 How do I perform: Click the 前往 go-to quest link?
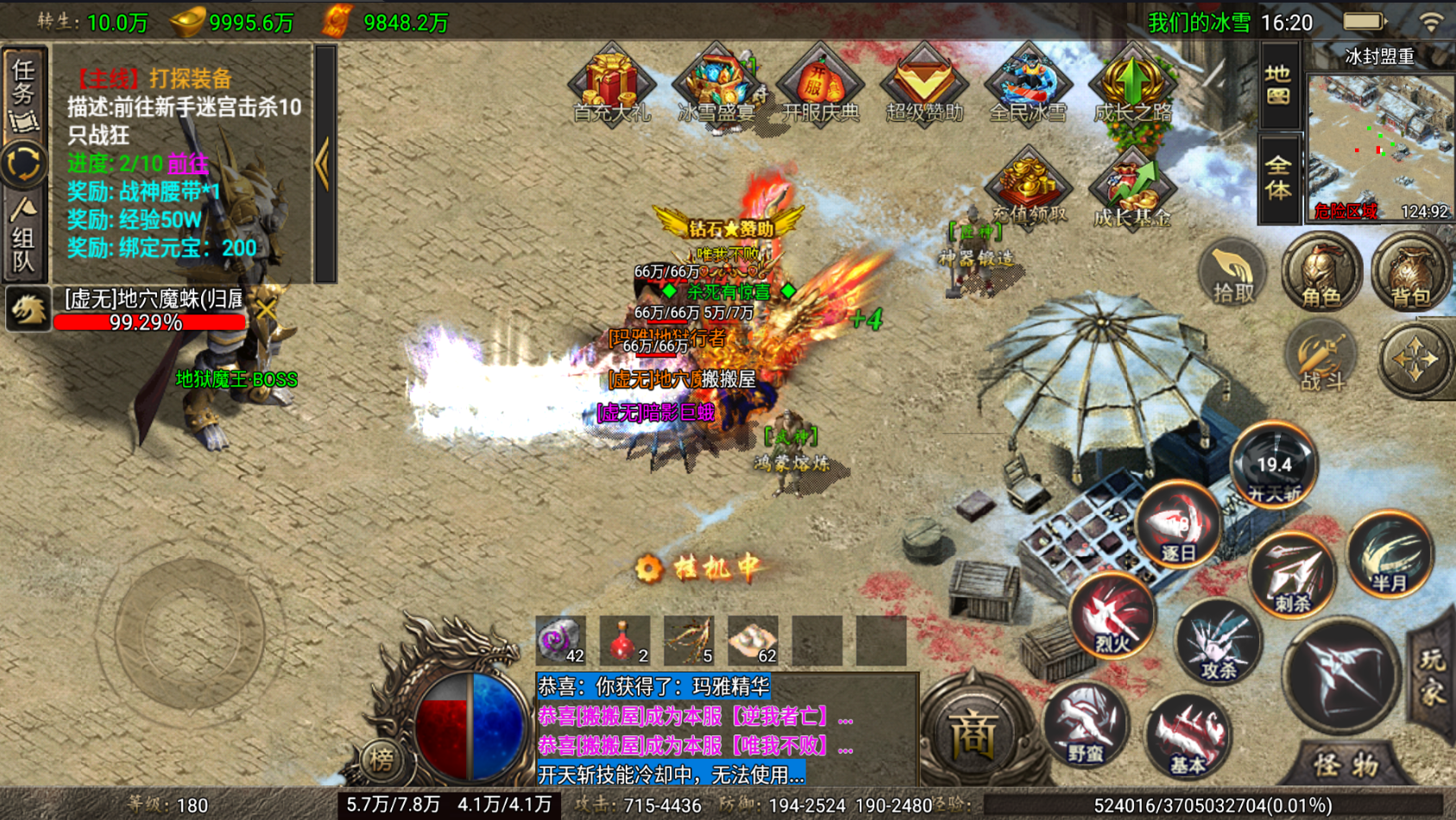187,163
